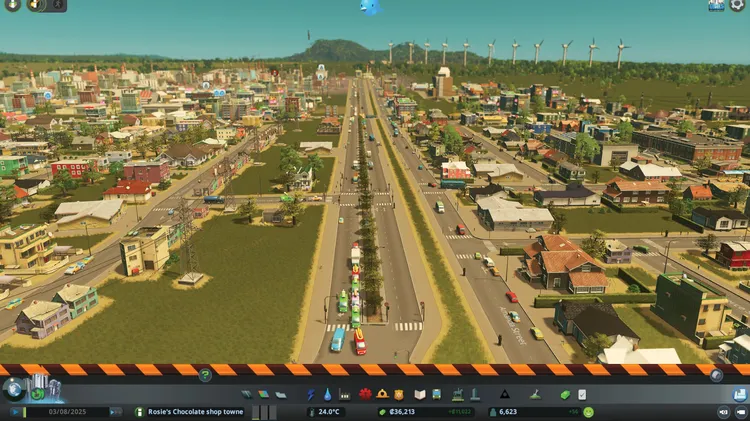Select the lightning bolt Electricity menu
This screenshot has width=750, height=421.
(x=310, y=394)
